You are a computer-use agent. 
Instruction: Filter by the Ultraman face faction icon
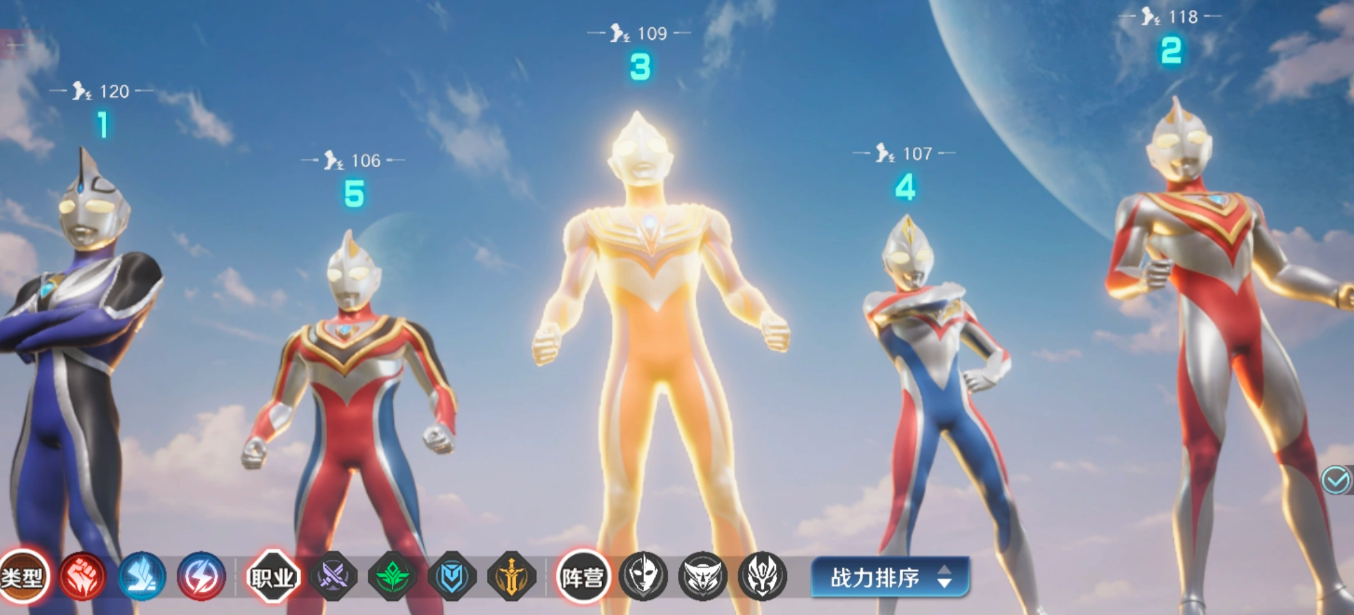(x=643, y=577)
